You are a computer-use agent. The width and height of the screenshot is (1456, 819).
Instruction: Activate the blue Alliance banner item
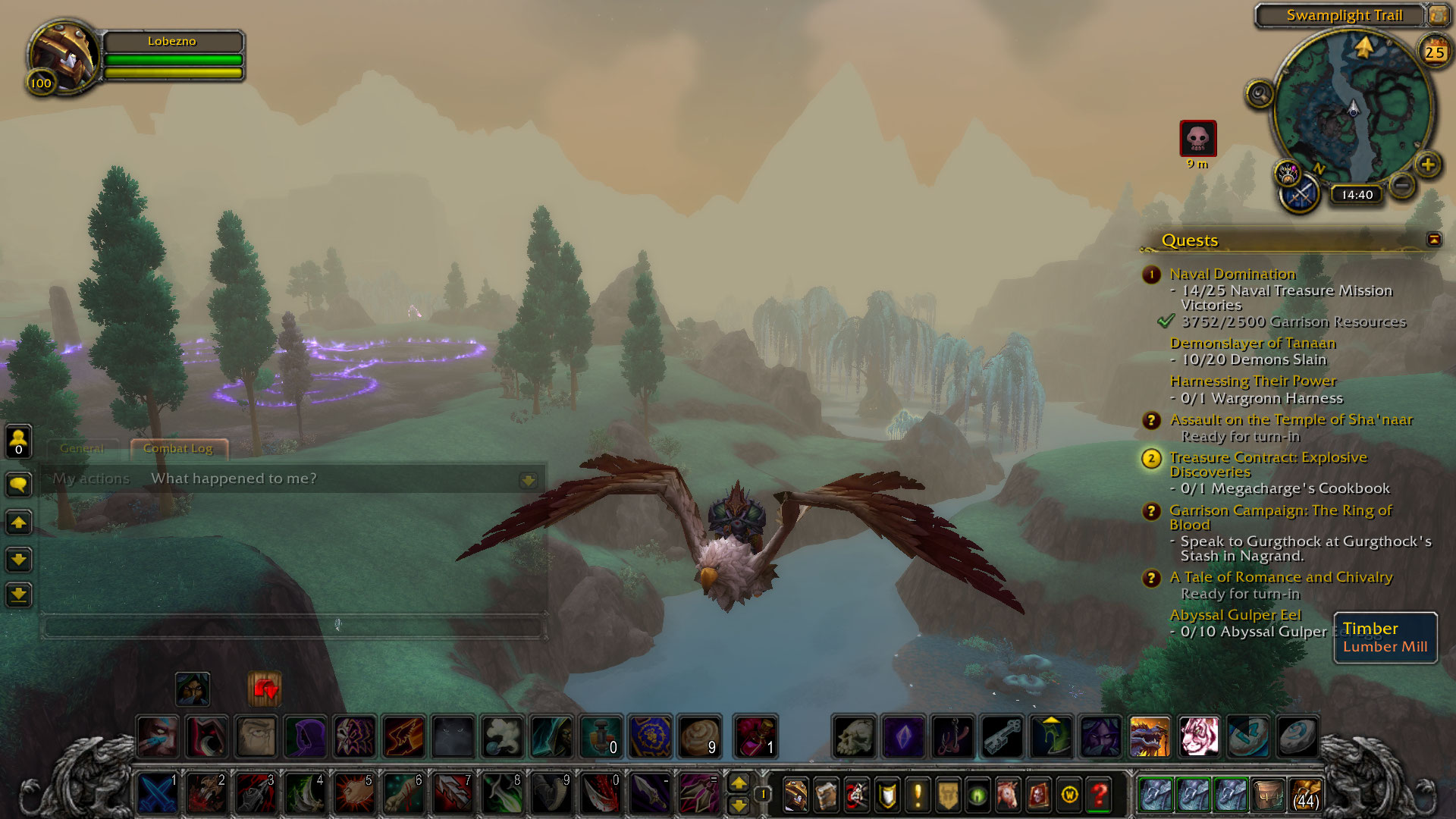650,736
